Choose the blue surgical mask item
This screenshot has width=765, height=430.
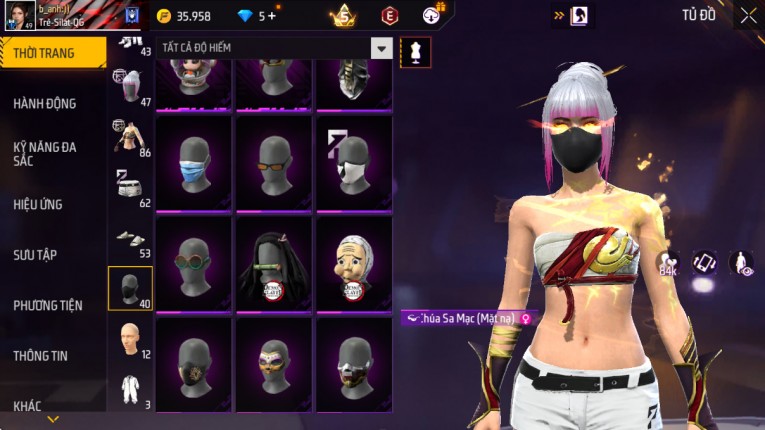click(x=193, y=165)
